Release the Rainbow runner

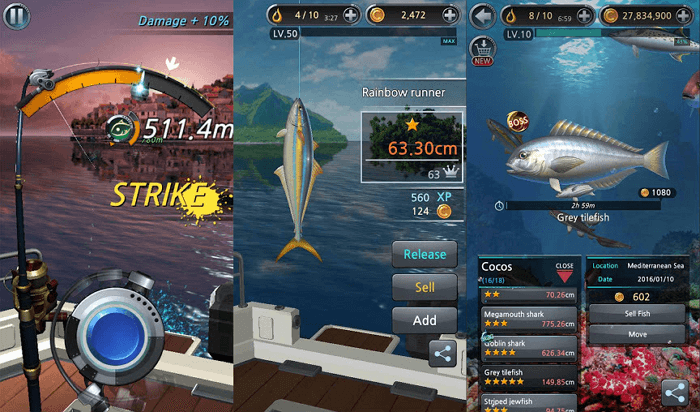[x=424, y=254]
